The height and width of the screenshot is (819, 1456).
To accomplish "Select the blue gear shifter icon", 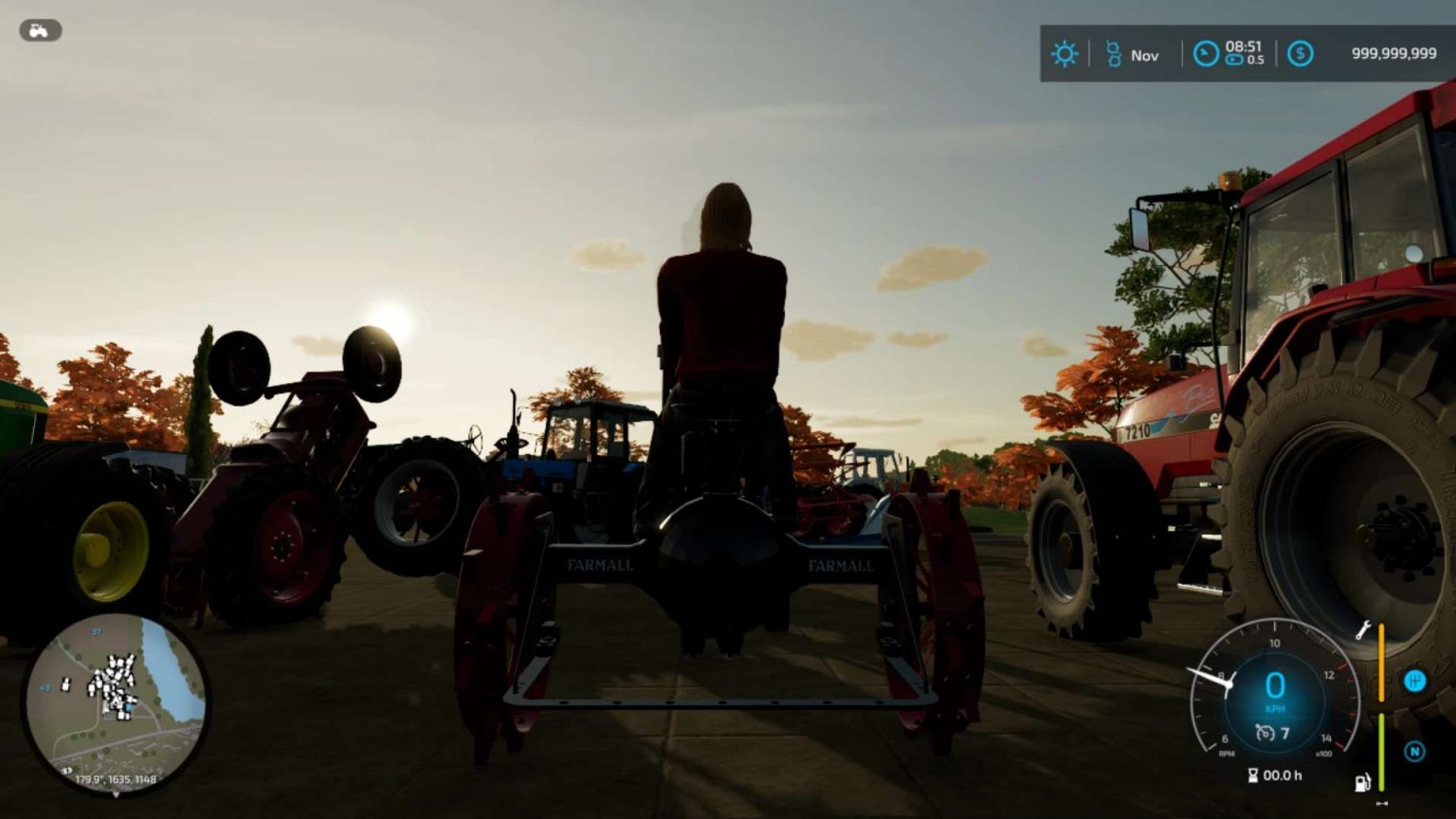I will [1414, 681].
